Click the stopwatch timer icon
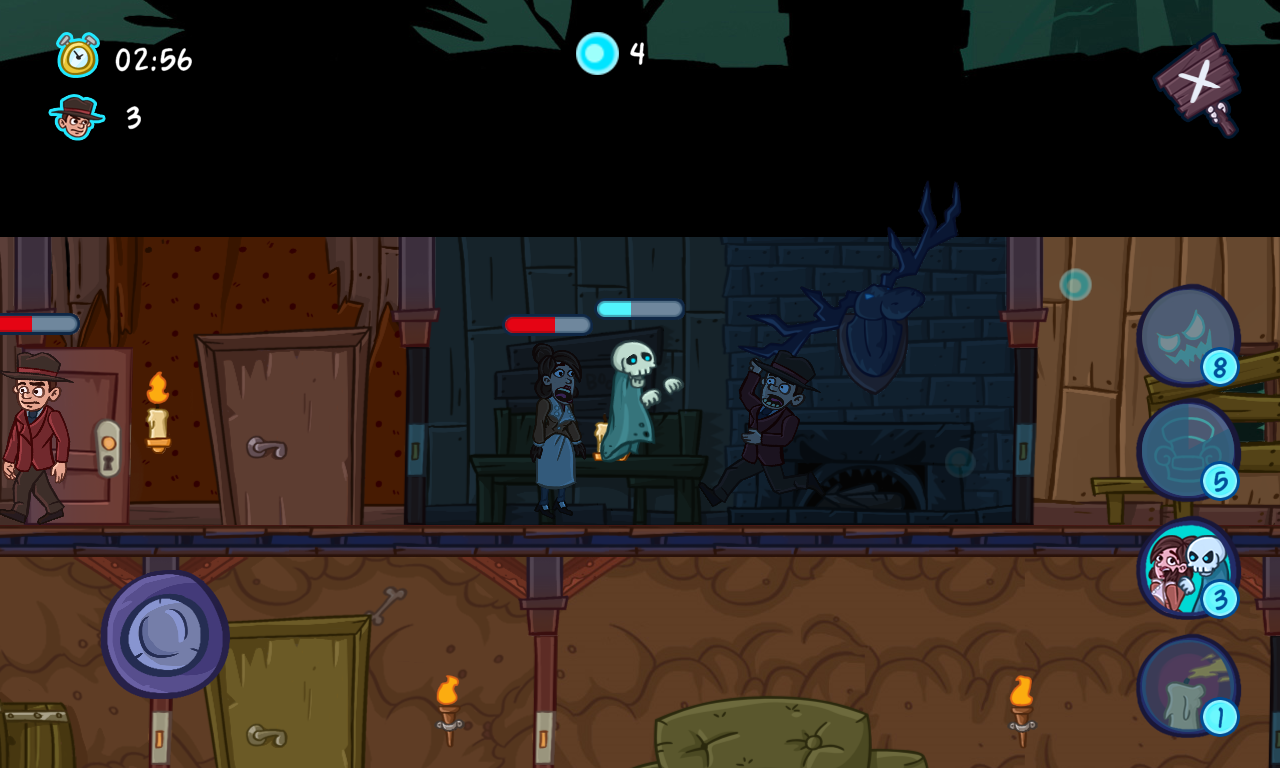This screenshot has height=768, width=1280. (x=78, y=57)
